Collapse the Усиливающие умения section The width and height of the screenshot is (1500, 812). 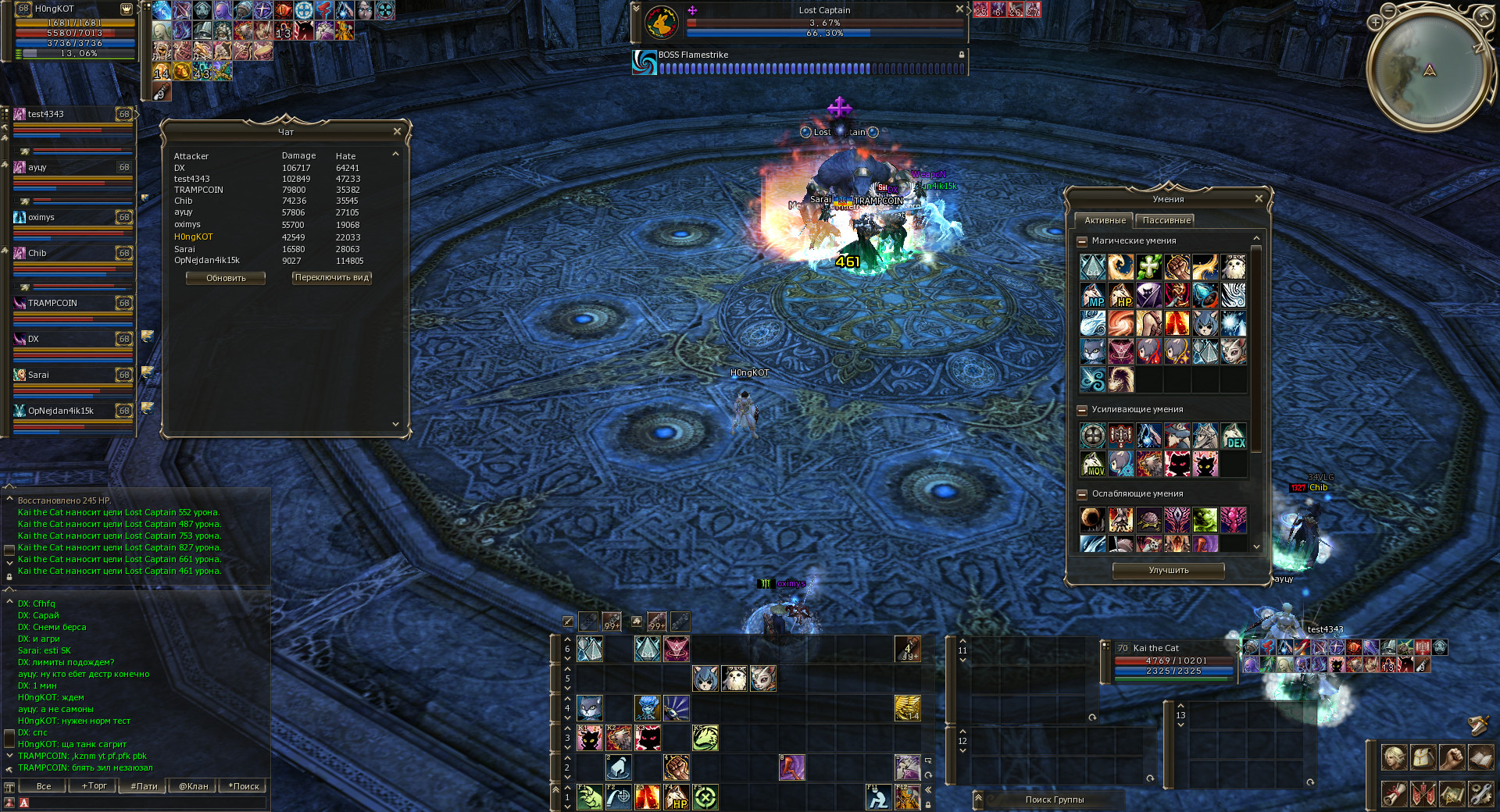pyautogui.click(x=1082, y=410)
